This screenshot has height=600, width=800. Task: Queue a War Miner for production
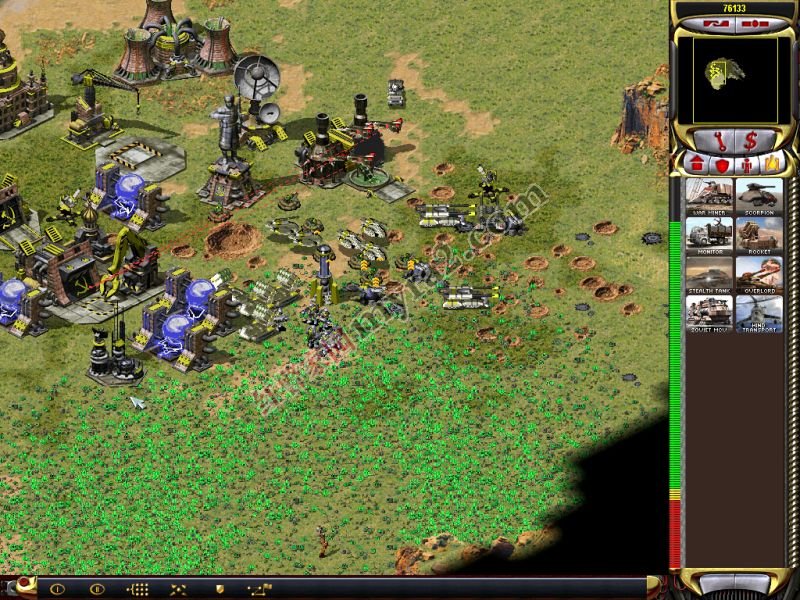tap(710, 197)
